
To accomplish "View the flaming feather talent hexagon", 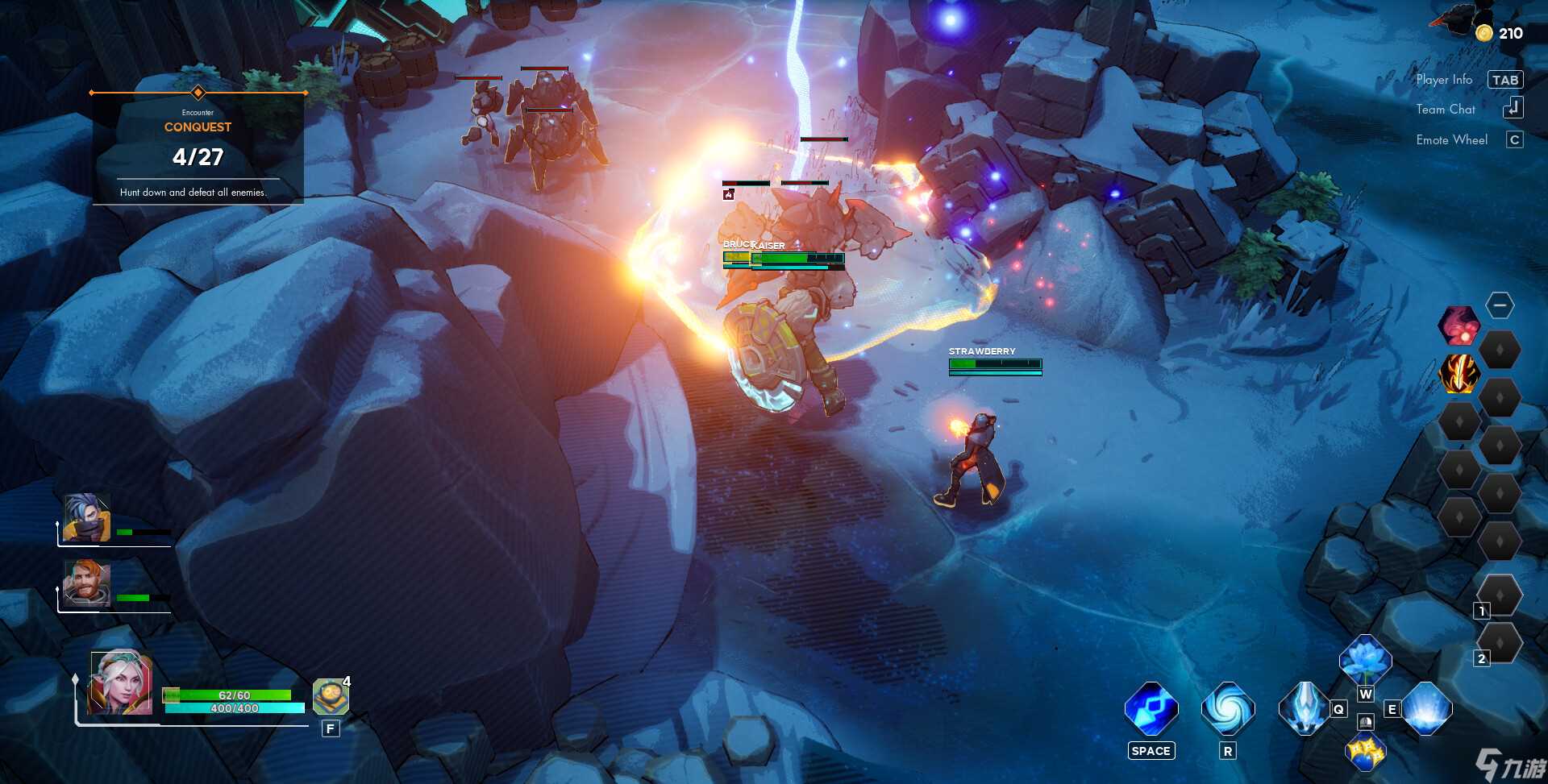I will tap(1459, 374).
